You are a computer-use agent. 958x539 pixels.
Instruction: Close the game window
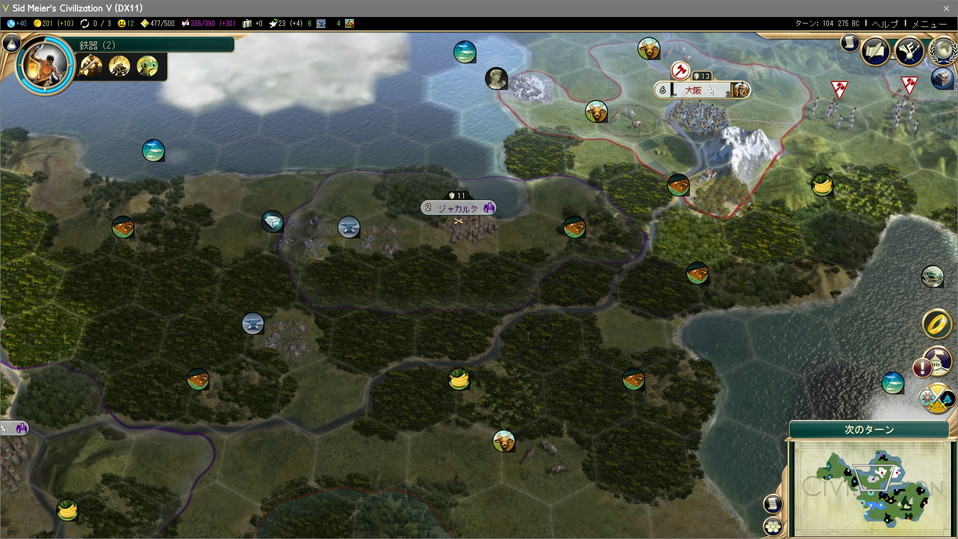pos(946,8)
